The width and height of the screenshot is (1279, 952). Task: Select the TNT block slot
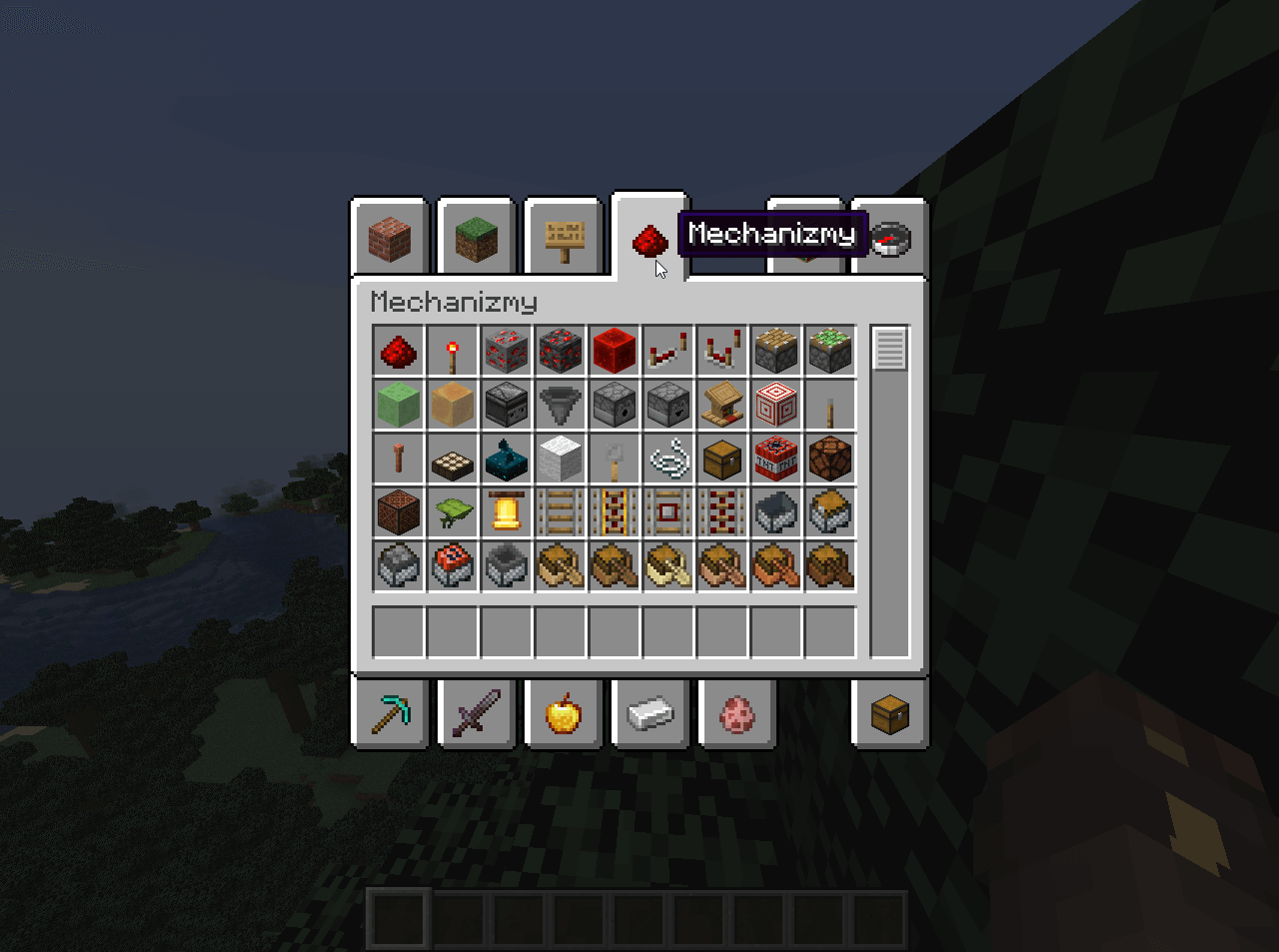[x=776, y=460]
